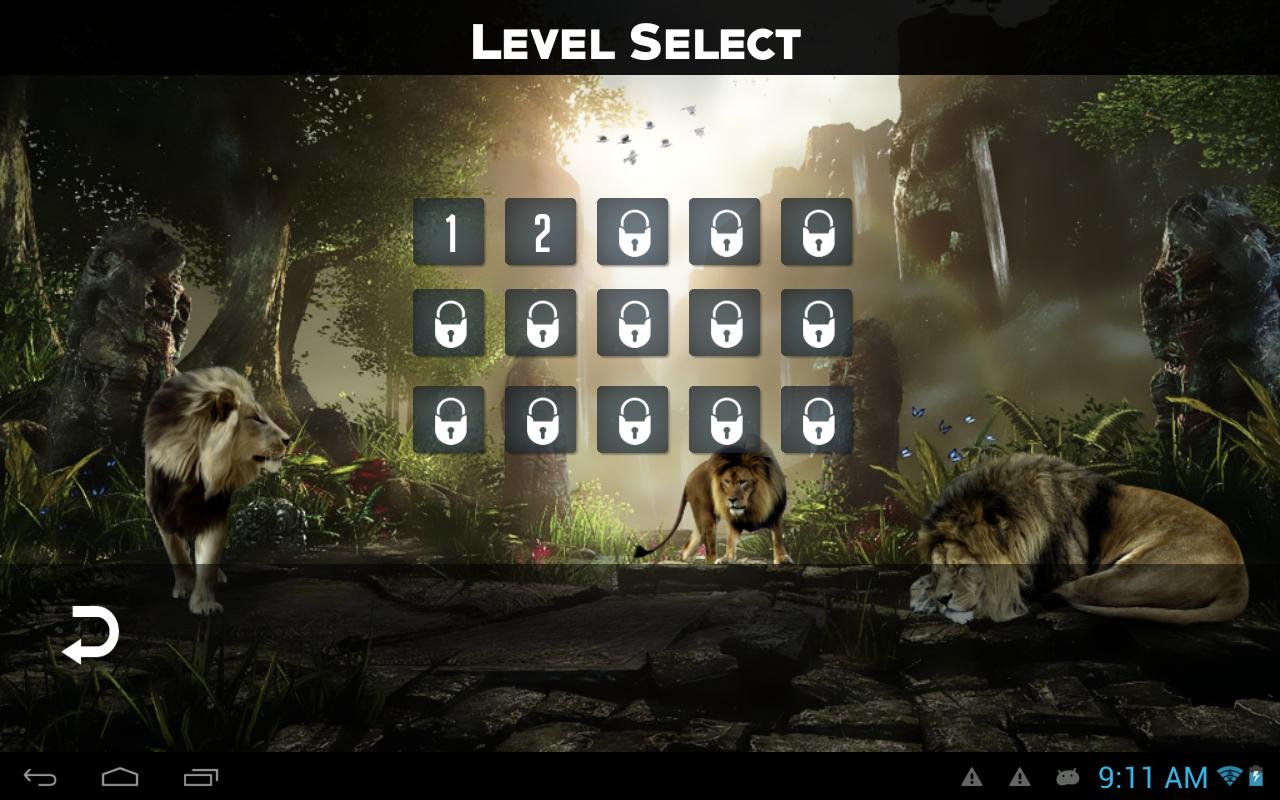This screenshot has width=1280, height=800.
Task: Tap the locked level 4 padlock icon
Action: [x=724, y=232]
